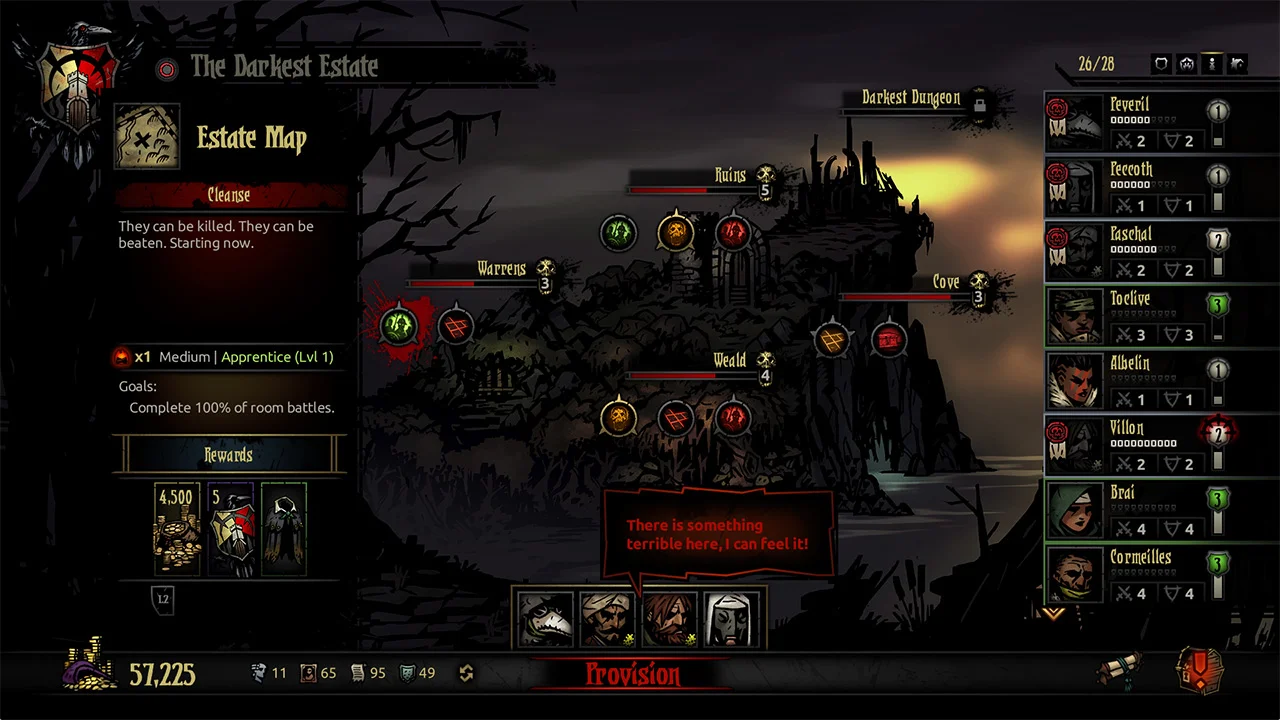This screenshot has width=1280, height=720.
Task: Click the deeds scroll resource icon
Action: pyautogui.click(x=358, y=673)
